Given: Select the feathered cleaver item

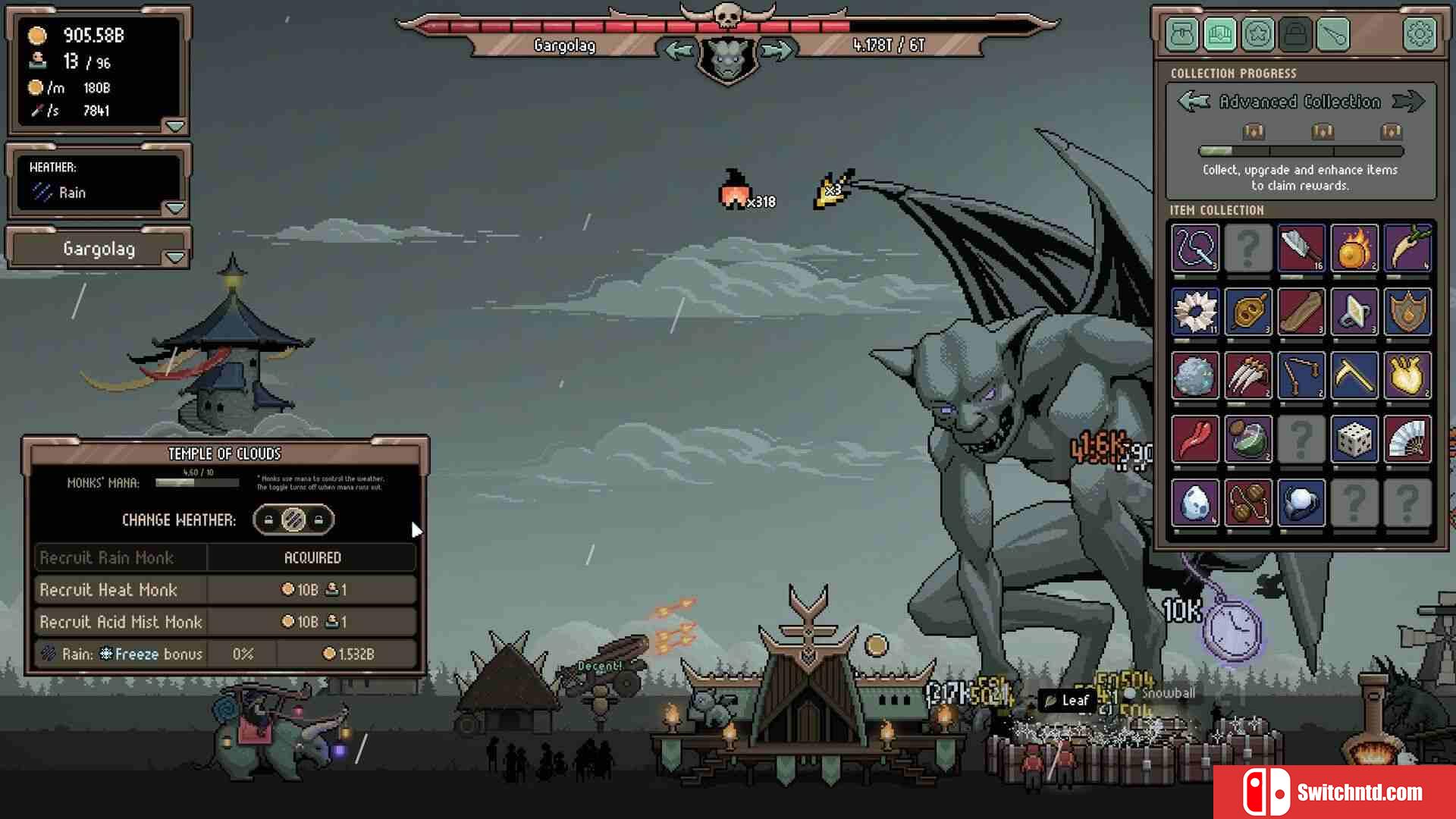Looking at the screenshot, I should coord(1301,248).
